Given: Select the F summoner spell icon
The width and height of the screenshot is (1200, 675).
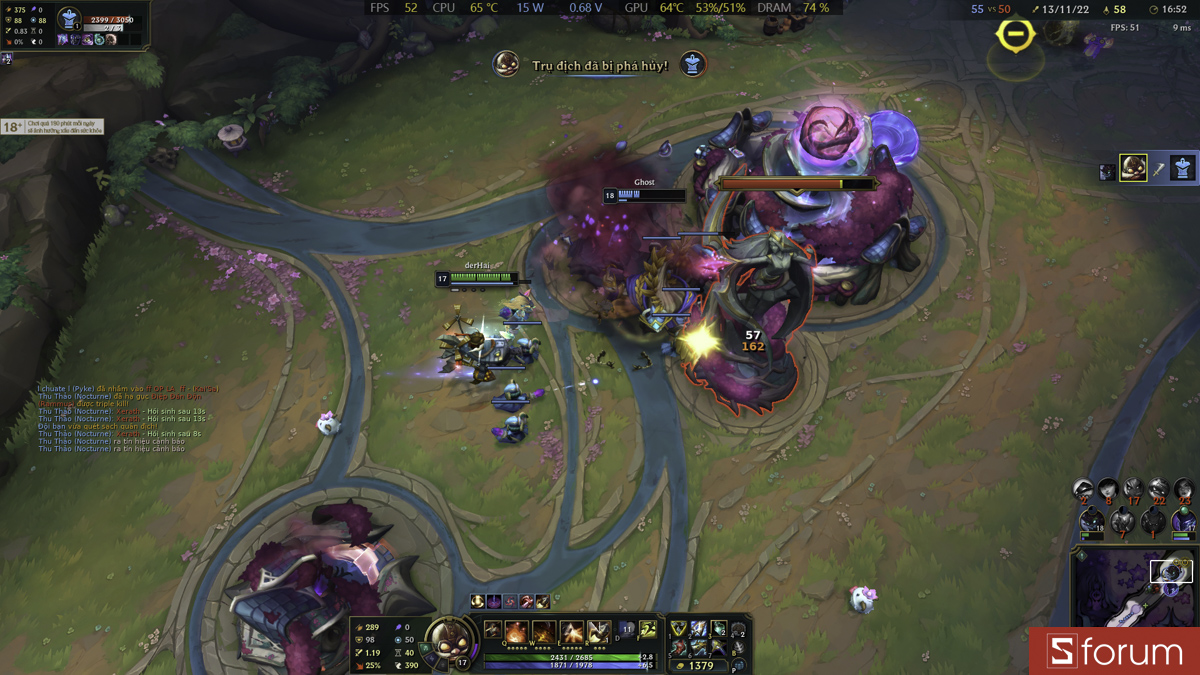Looking at the screenshot, I should [x=648, y=629].
